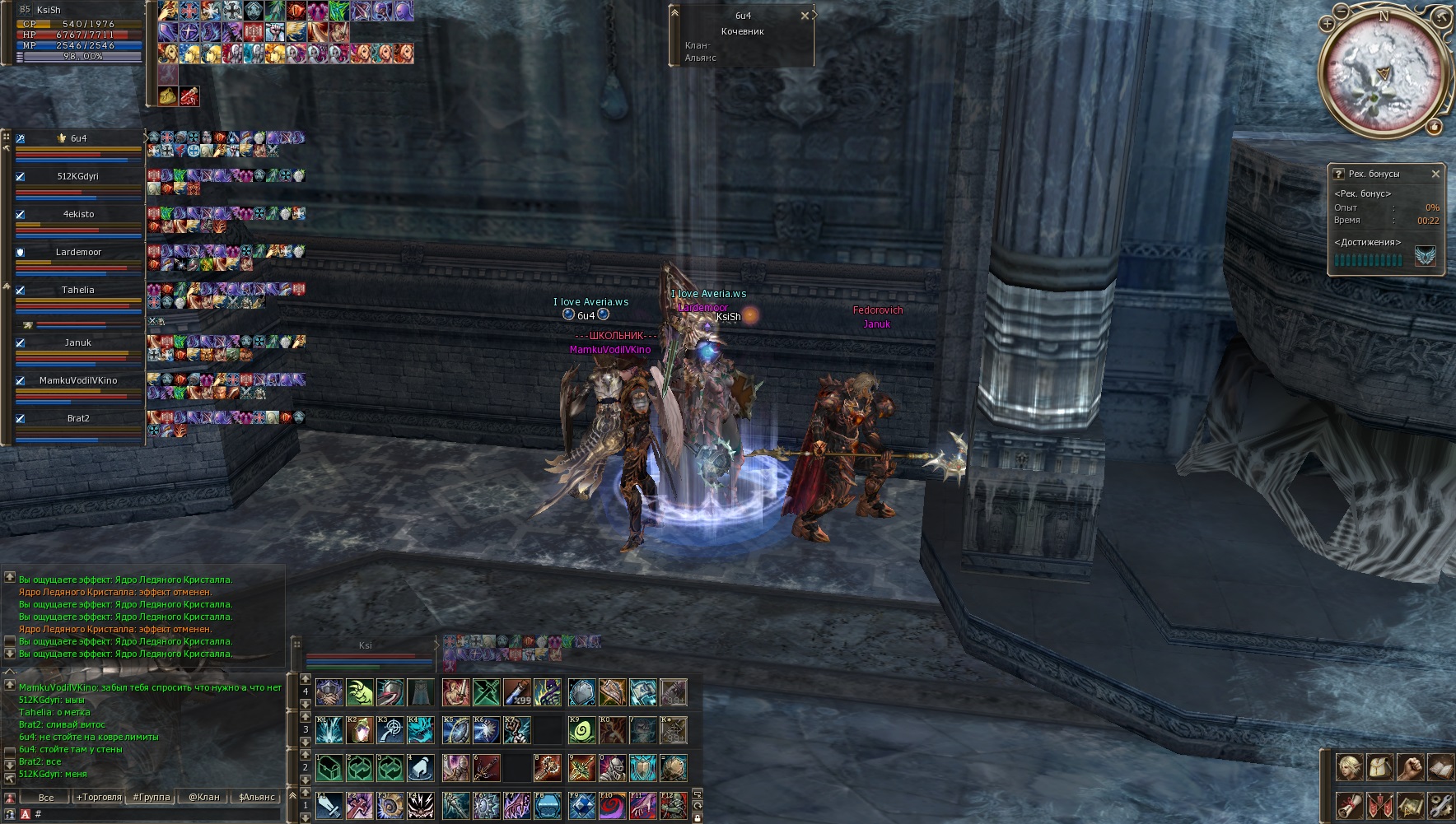Use the F10 red swirl skill
1456x824 pixels.
pyautogui.click(x=612, y=806)
